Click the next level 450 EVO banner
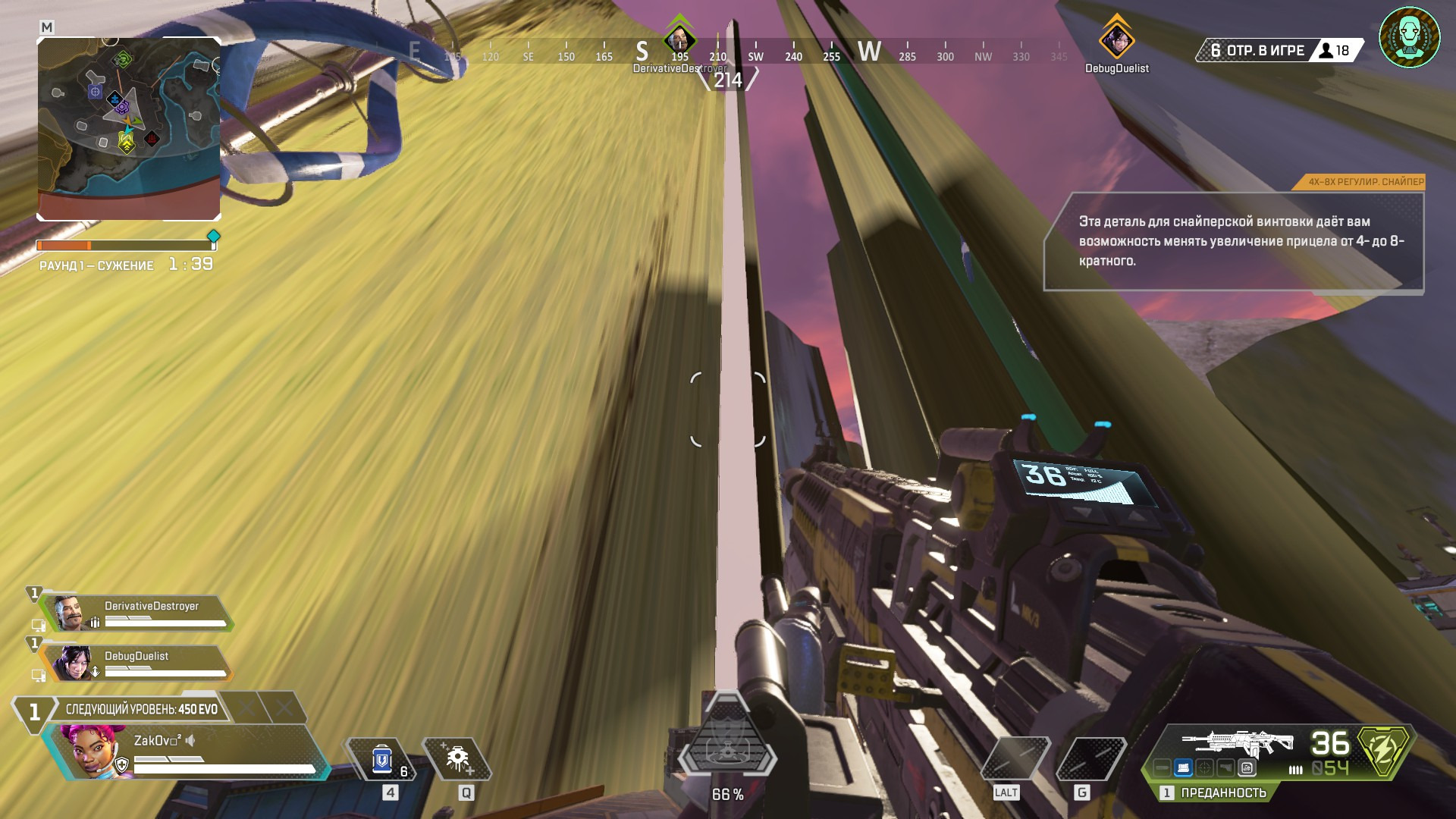 (141, 709)
